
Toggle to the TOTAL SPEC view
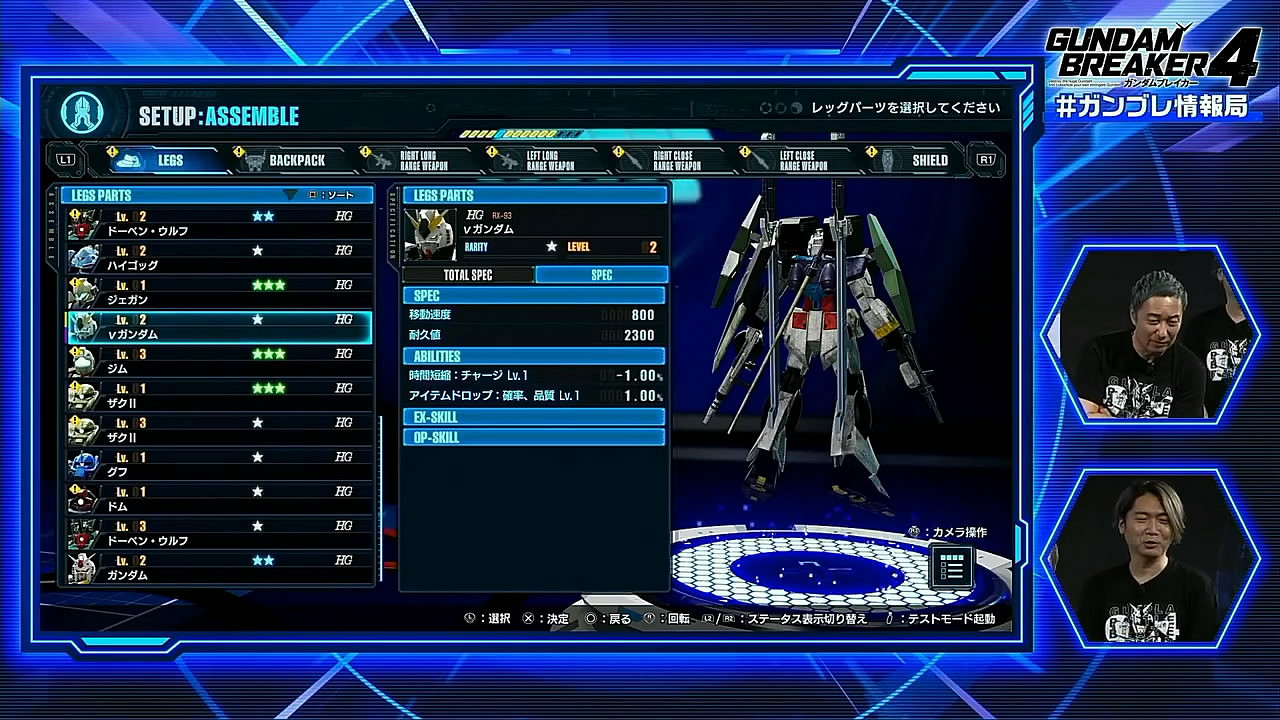[x=466, y=274]
